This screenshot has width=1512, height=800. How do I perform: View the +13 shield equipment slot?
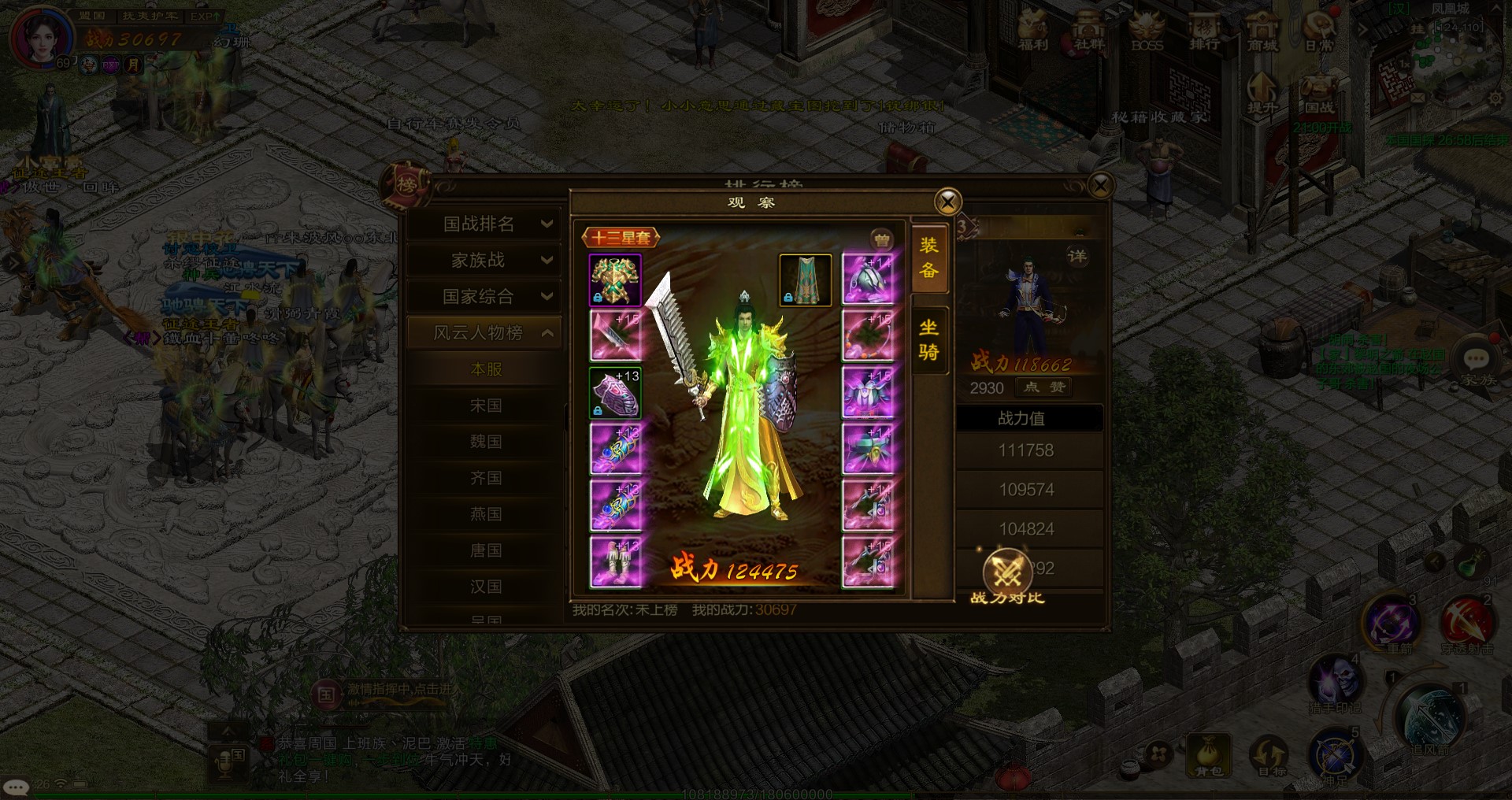pyautogui.click(x=615, y=393)
